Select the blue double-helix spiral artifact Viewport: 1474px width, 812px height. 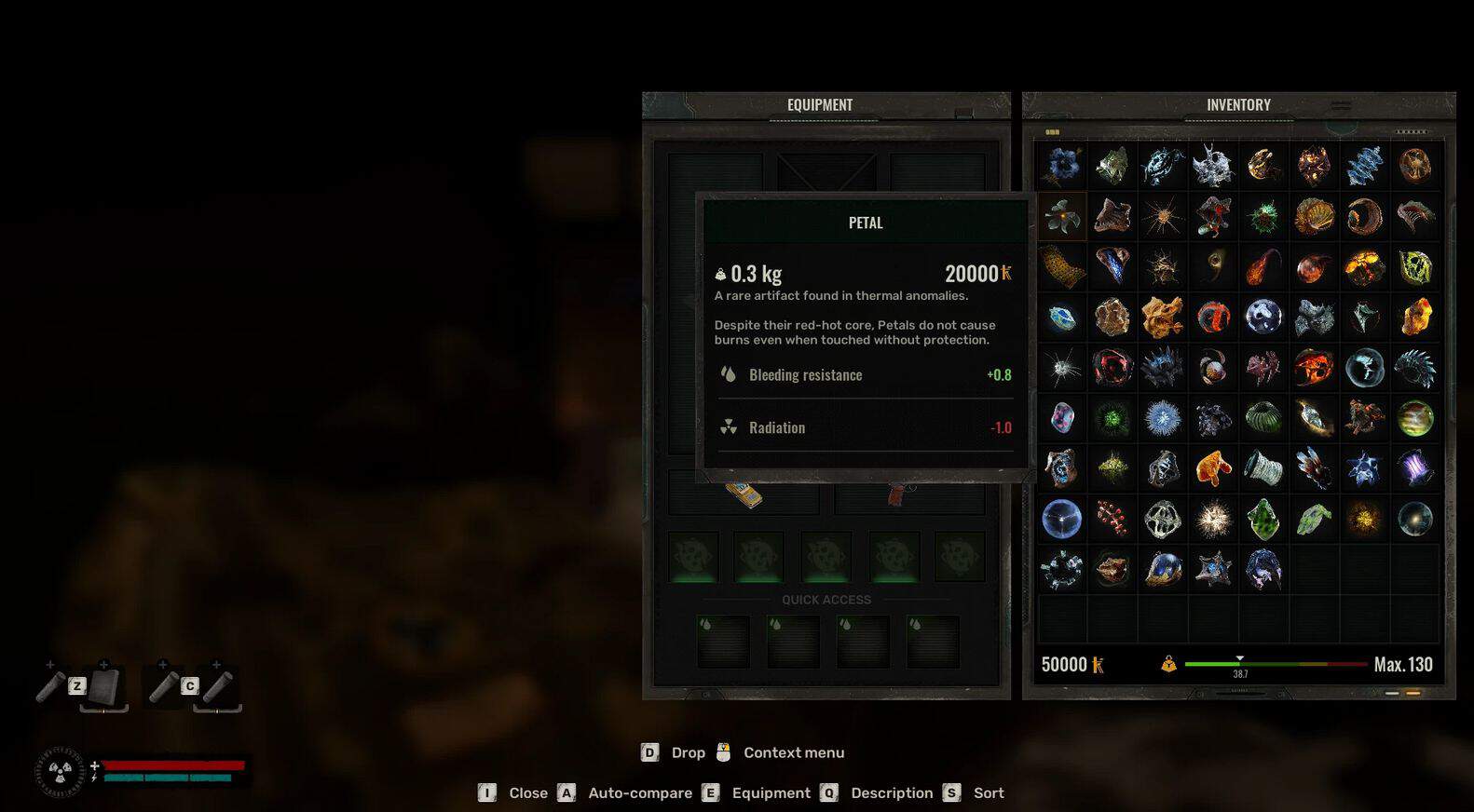[1364, 166]
